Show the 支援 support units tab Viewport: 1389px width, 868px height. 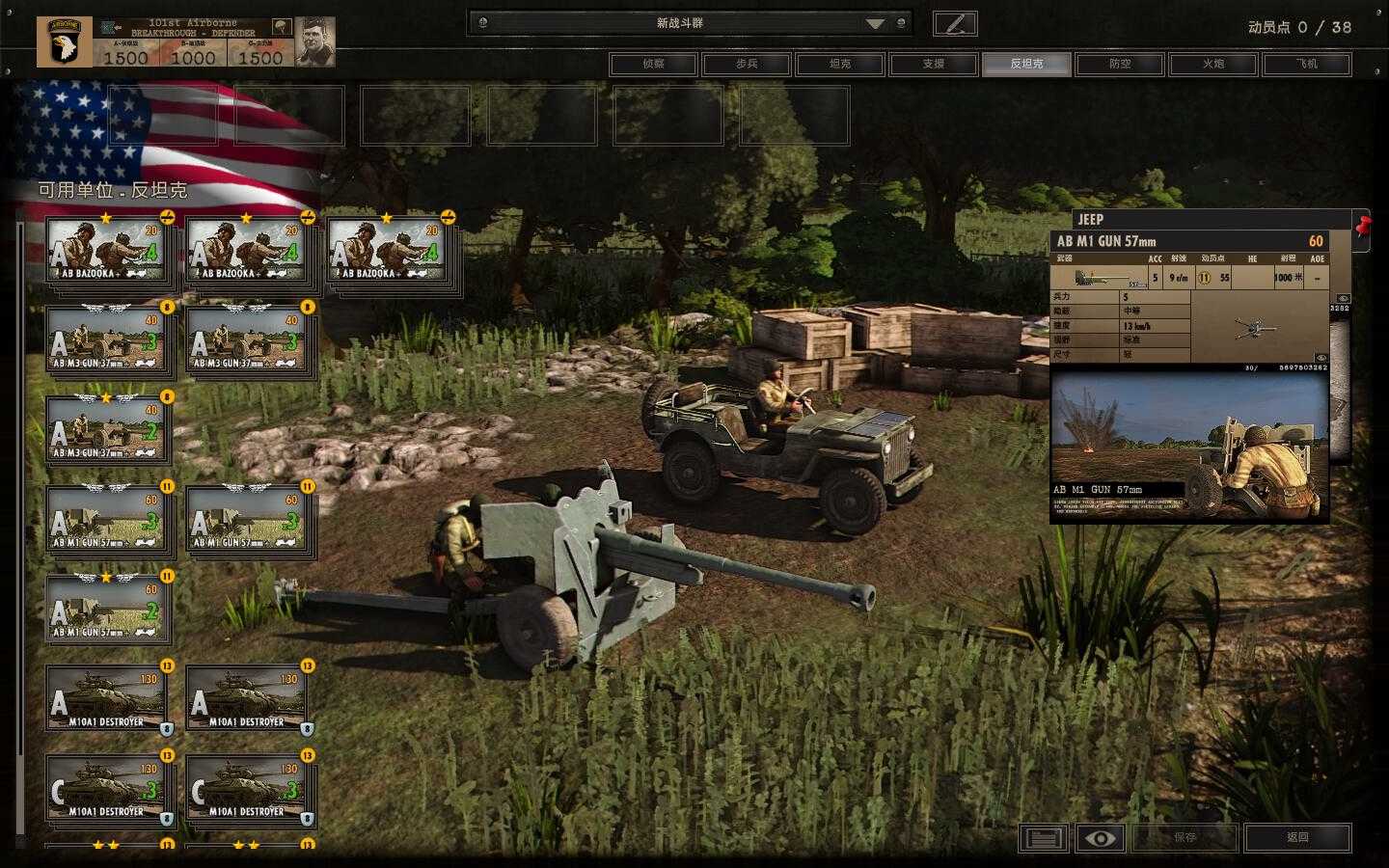[933, 64]
